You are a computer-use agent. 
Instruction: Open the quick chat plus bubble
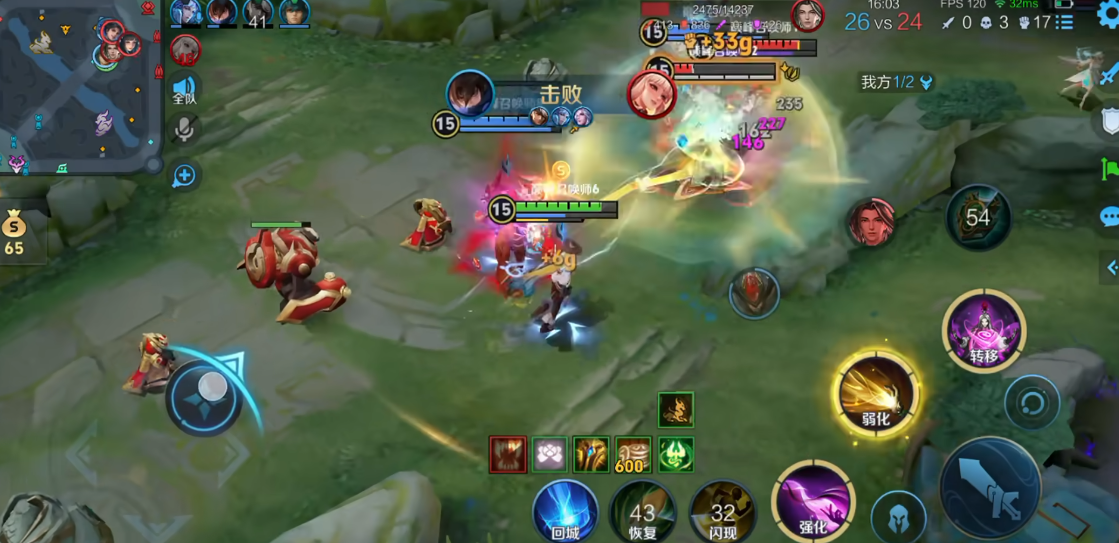(185, 176)
